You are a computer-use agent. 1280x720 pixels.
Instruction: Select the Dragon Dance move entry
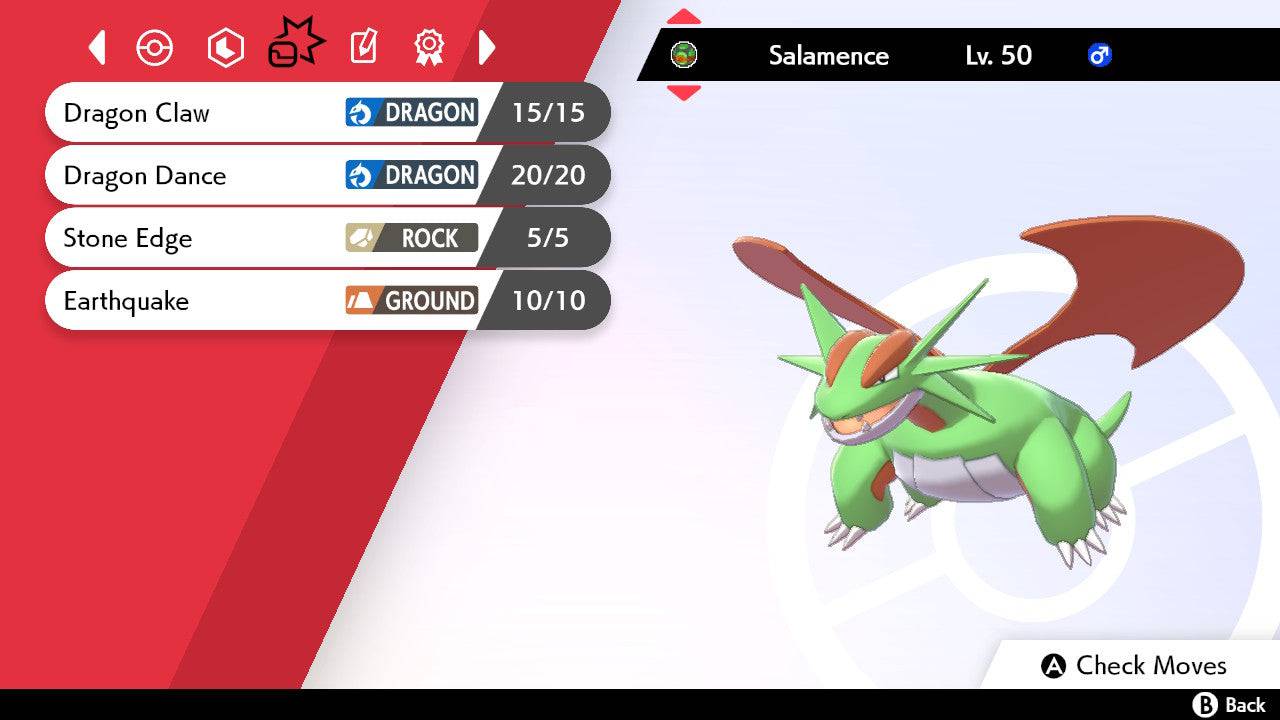200,176
